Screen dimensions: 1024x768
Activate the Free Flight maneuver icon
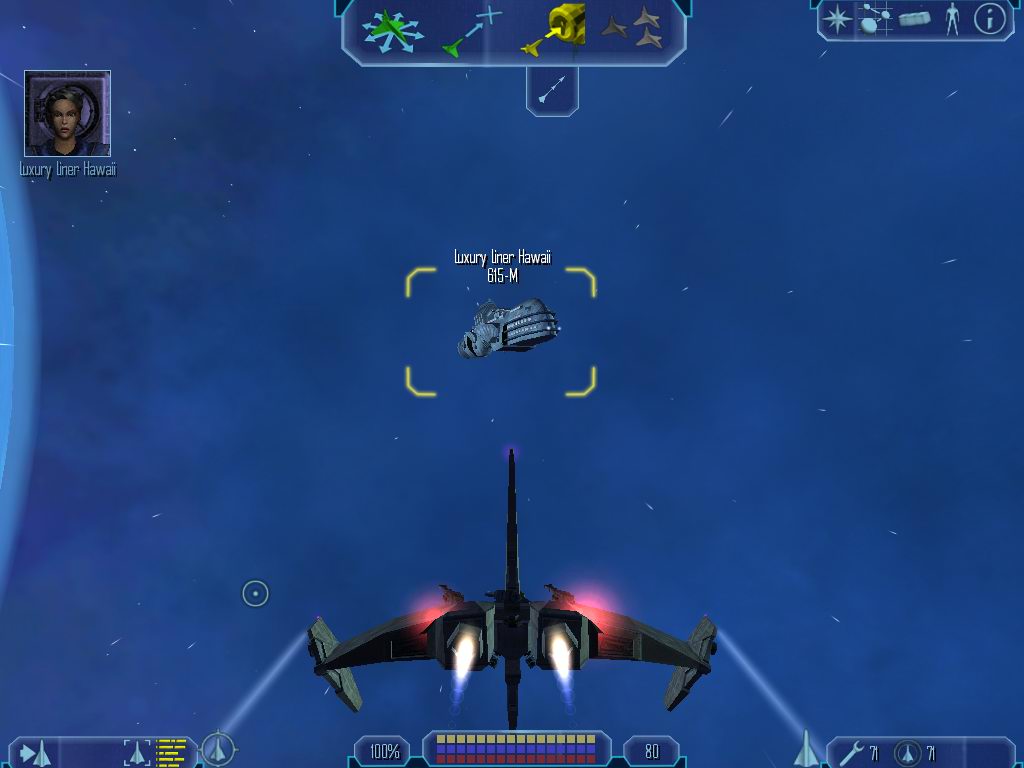pos(394,30)
